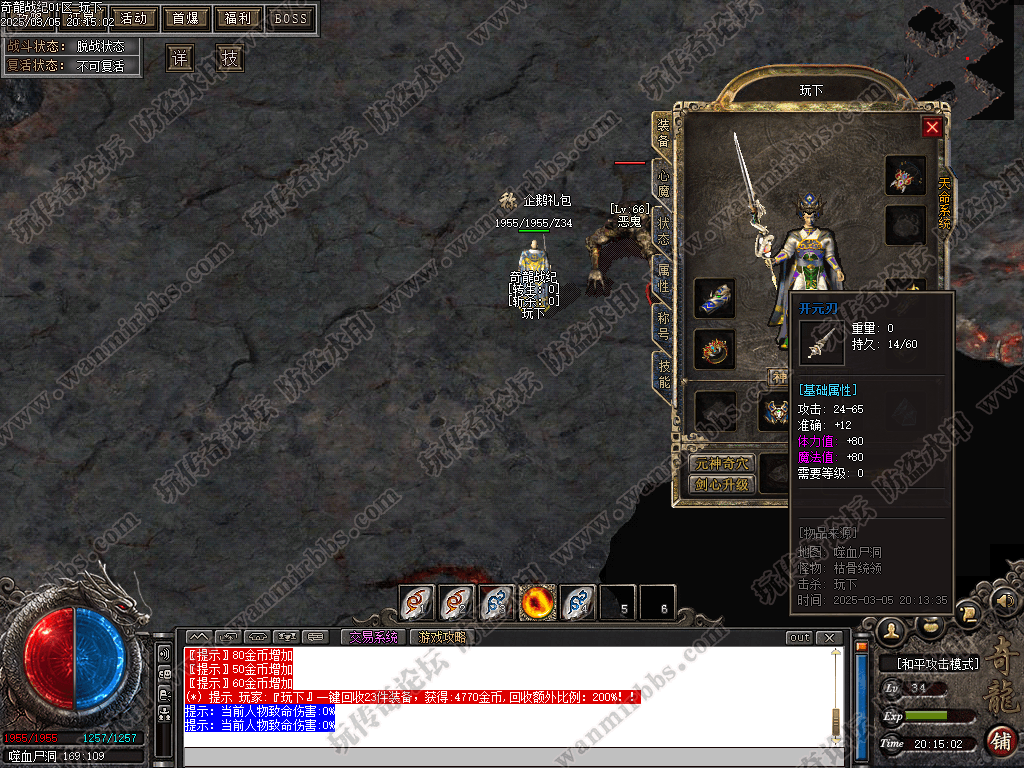This screenshot has width=1024, height=768.
Task: Click the 技 skills button
Action: tap(230, 58)
